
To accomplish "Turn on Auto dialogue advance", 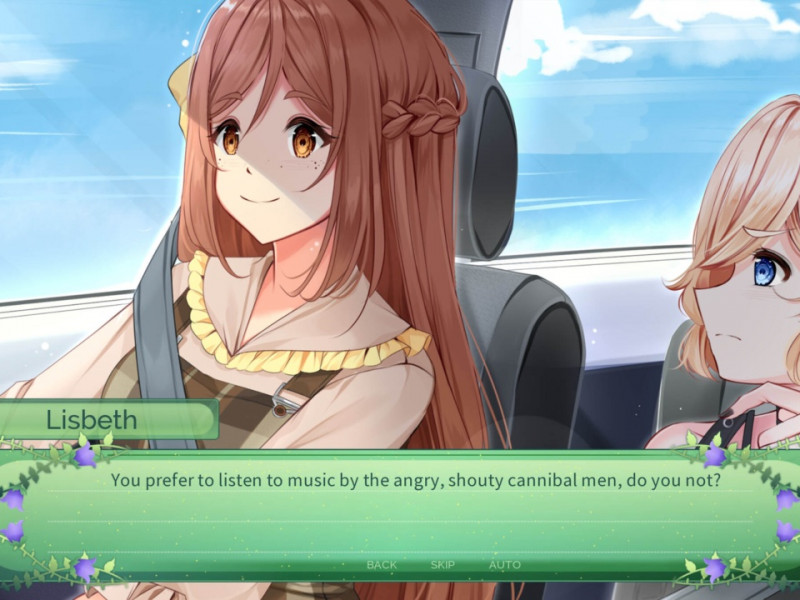I will pos(504,565).
